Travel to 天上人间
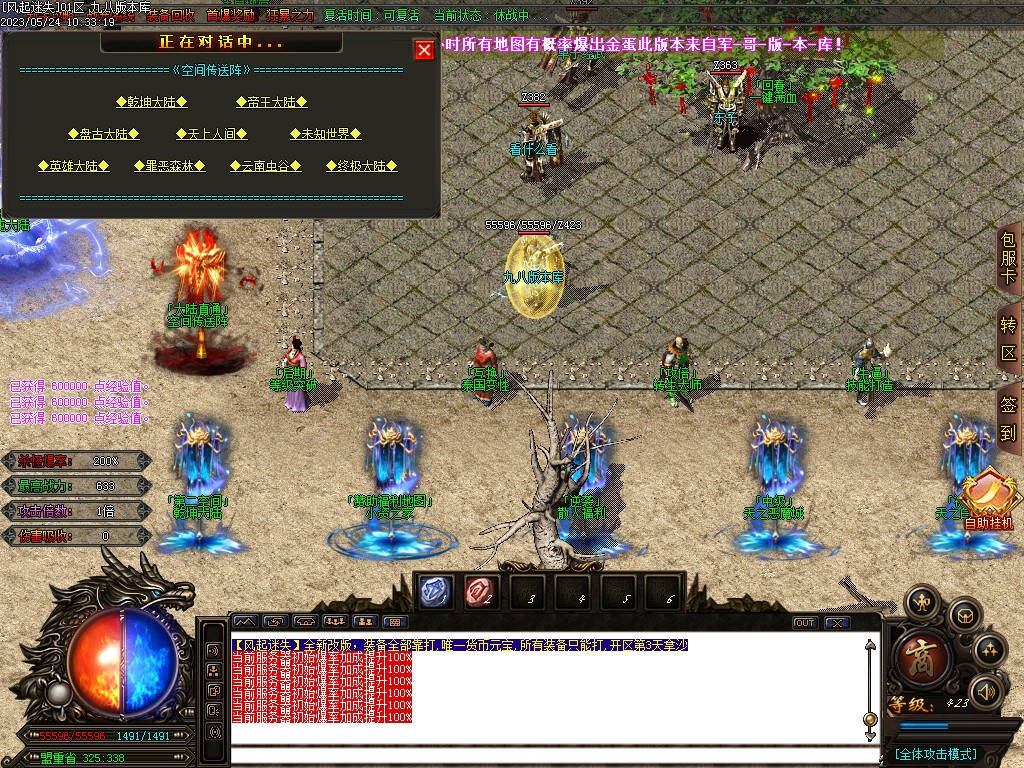This screenshot has height=768, width=1024. (210, 134)
